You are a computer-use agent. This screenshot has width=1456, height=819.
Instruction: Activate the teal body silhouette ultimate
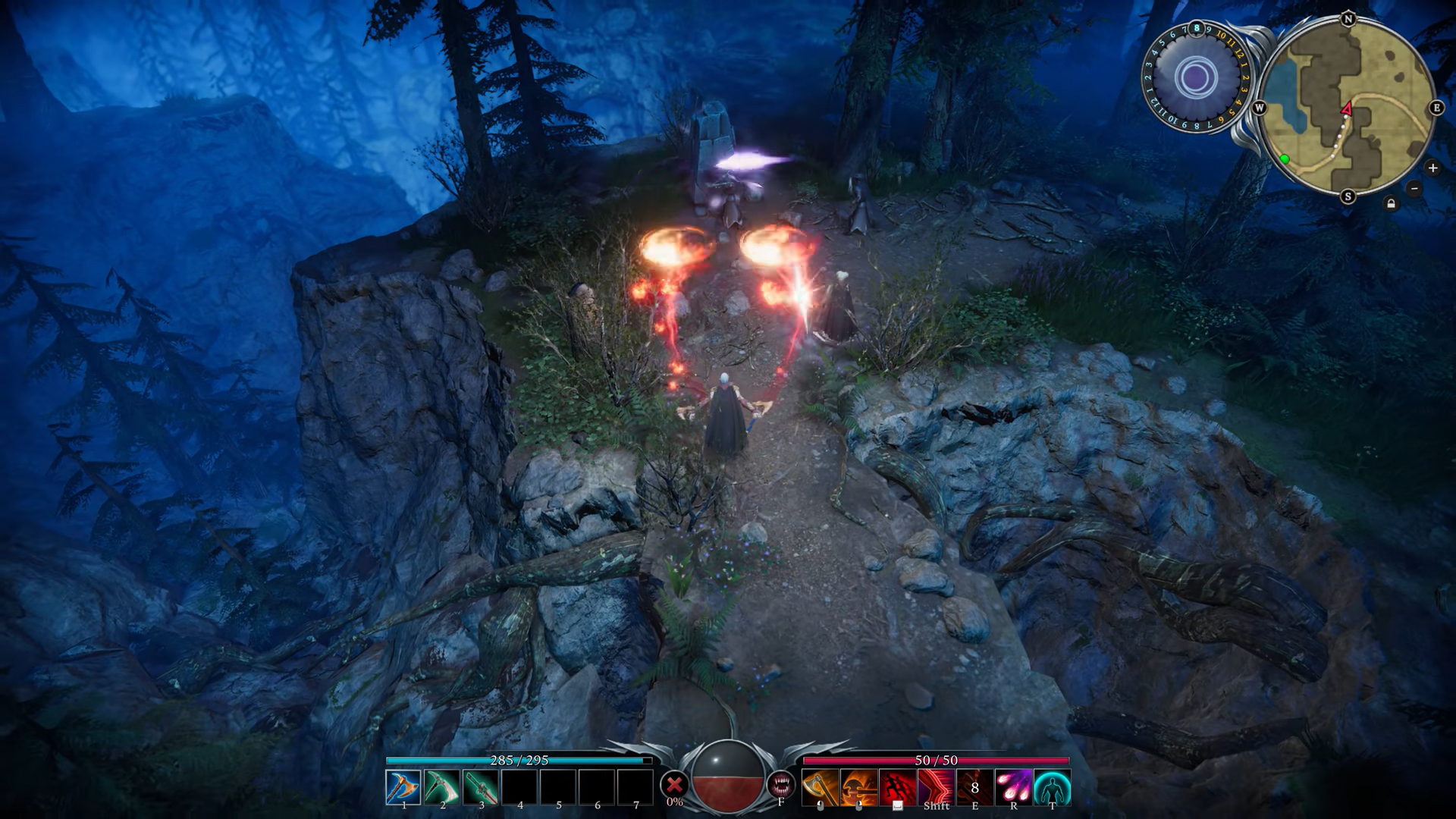coord(1052,787)
